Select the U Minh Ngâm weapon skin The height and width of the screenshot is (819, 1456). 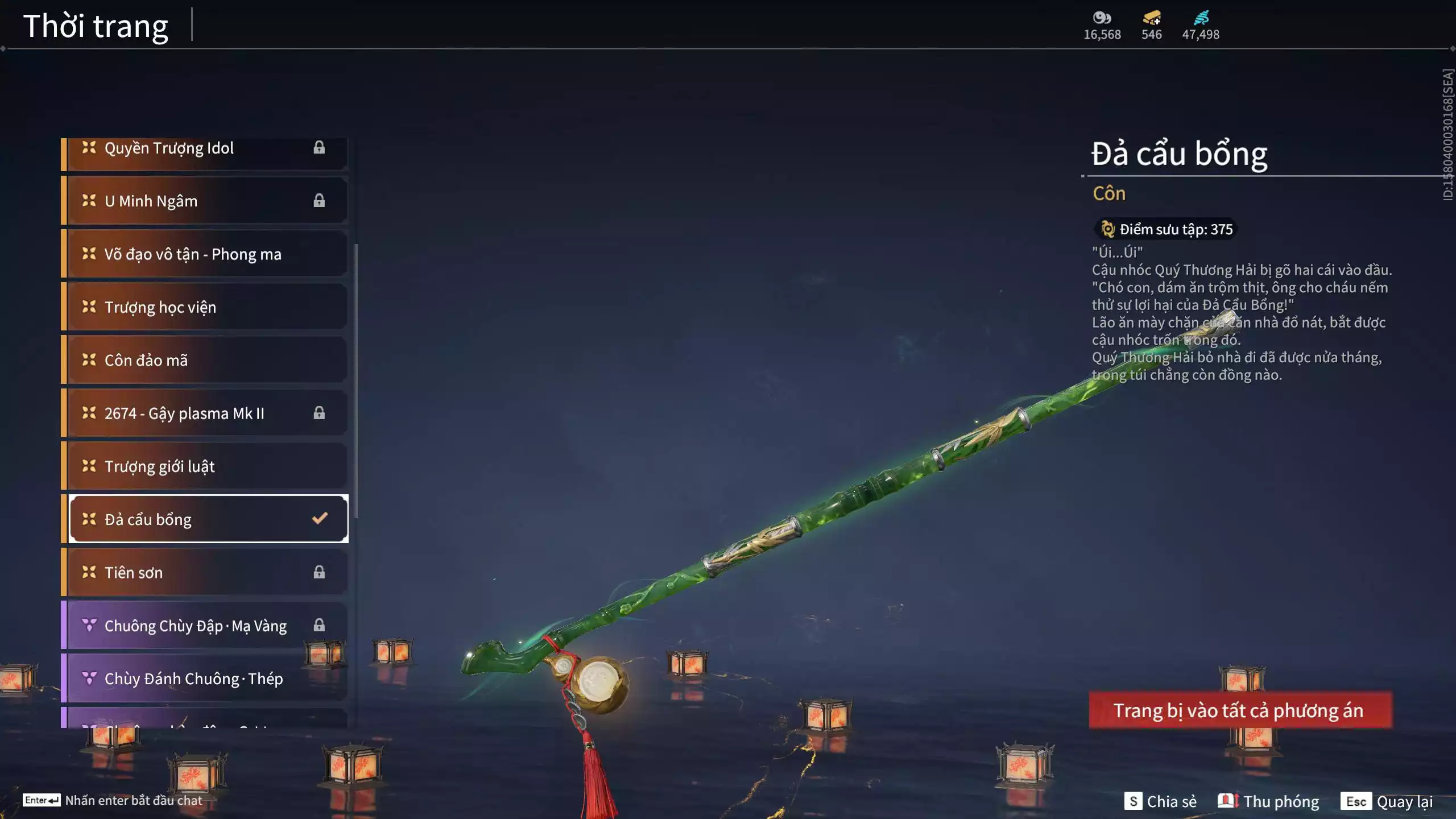pos(151,200)
